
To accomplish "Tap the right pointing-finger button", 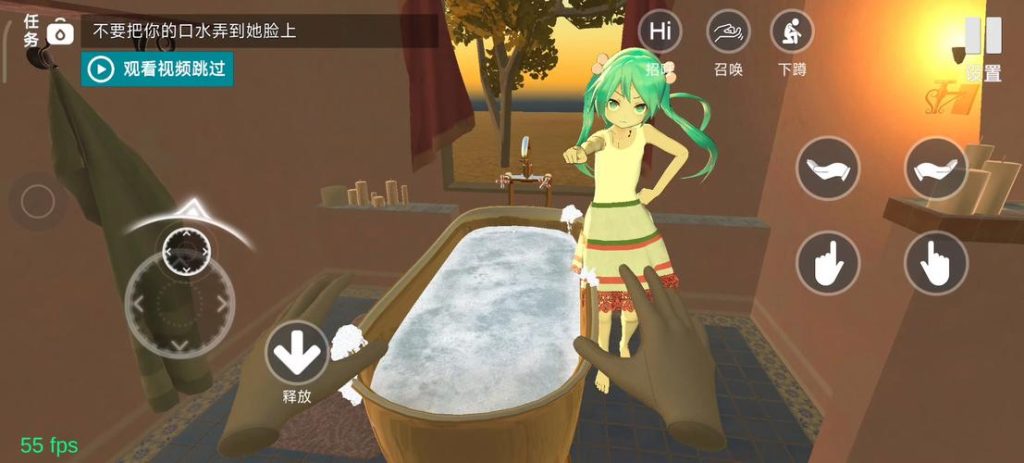I will (x=936, y=263).
